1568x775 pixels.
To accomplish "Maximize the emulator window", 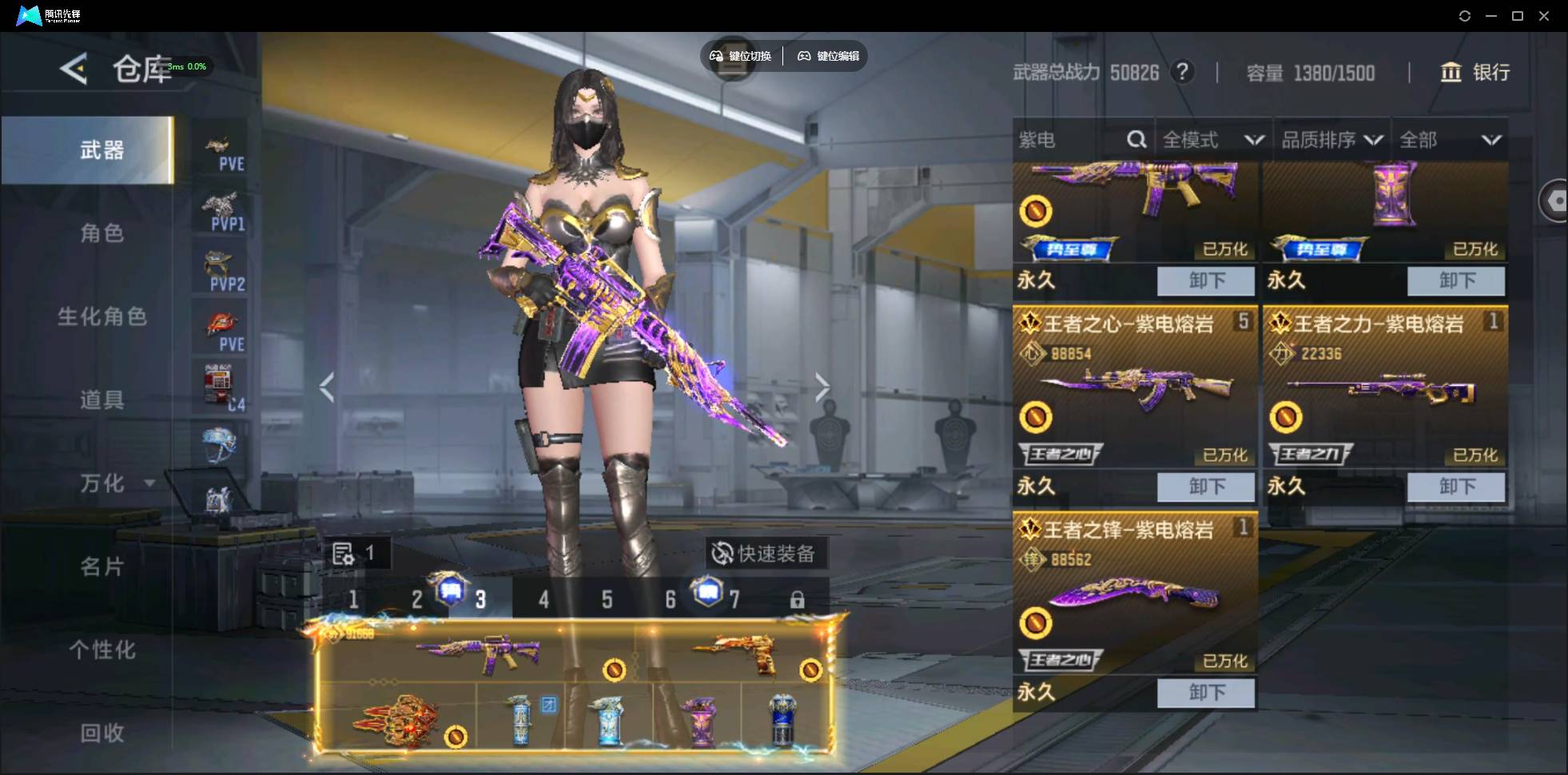I will click(x=1518, y=16).
